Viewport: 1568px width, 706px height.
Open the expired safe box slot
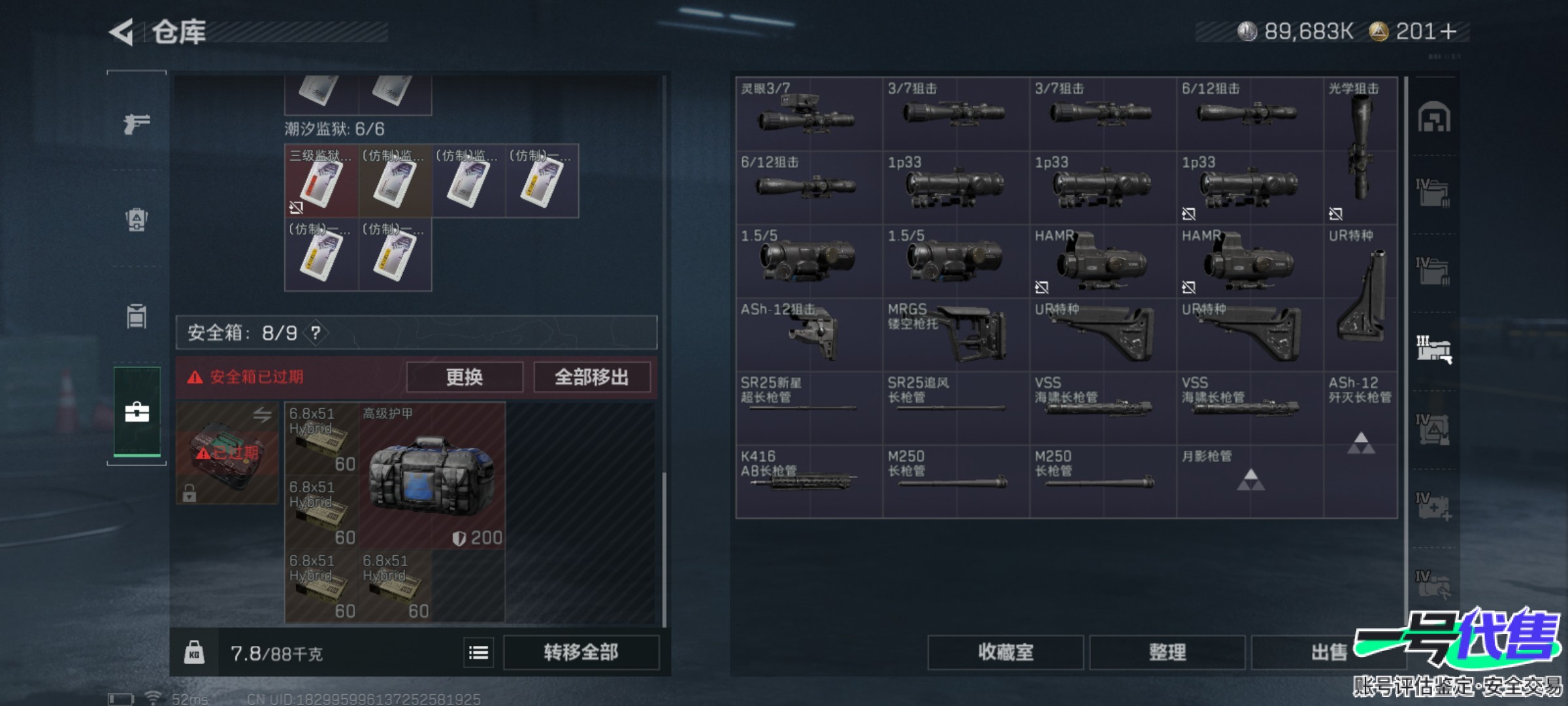pyautogui.click(x=227, y=452)
